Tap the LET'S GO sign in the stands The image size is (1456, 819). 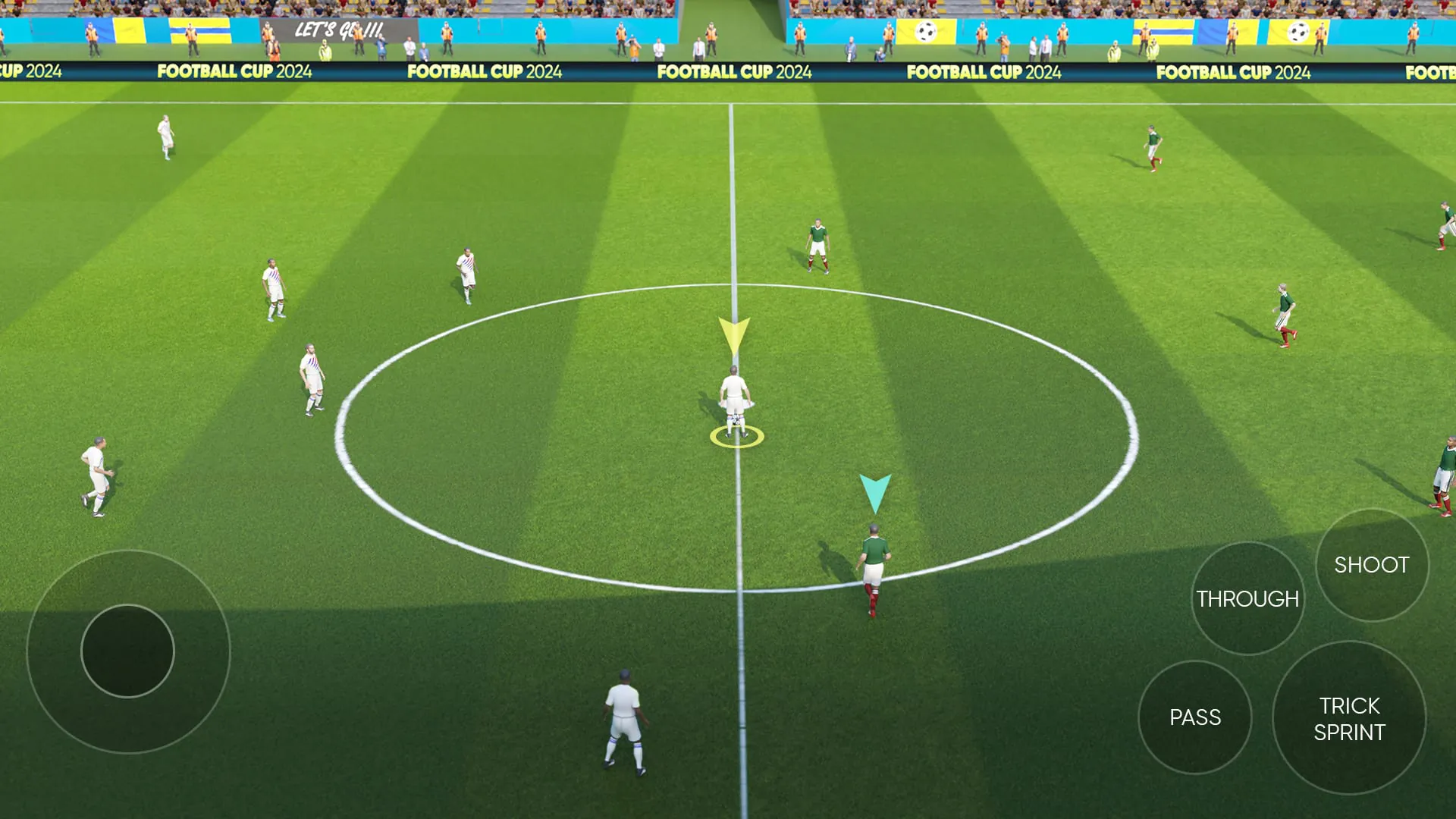click(339, 31)
